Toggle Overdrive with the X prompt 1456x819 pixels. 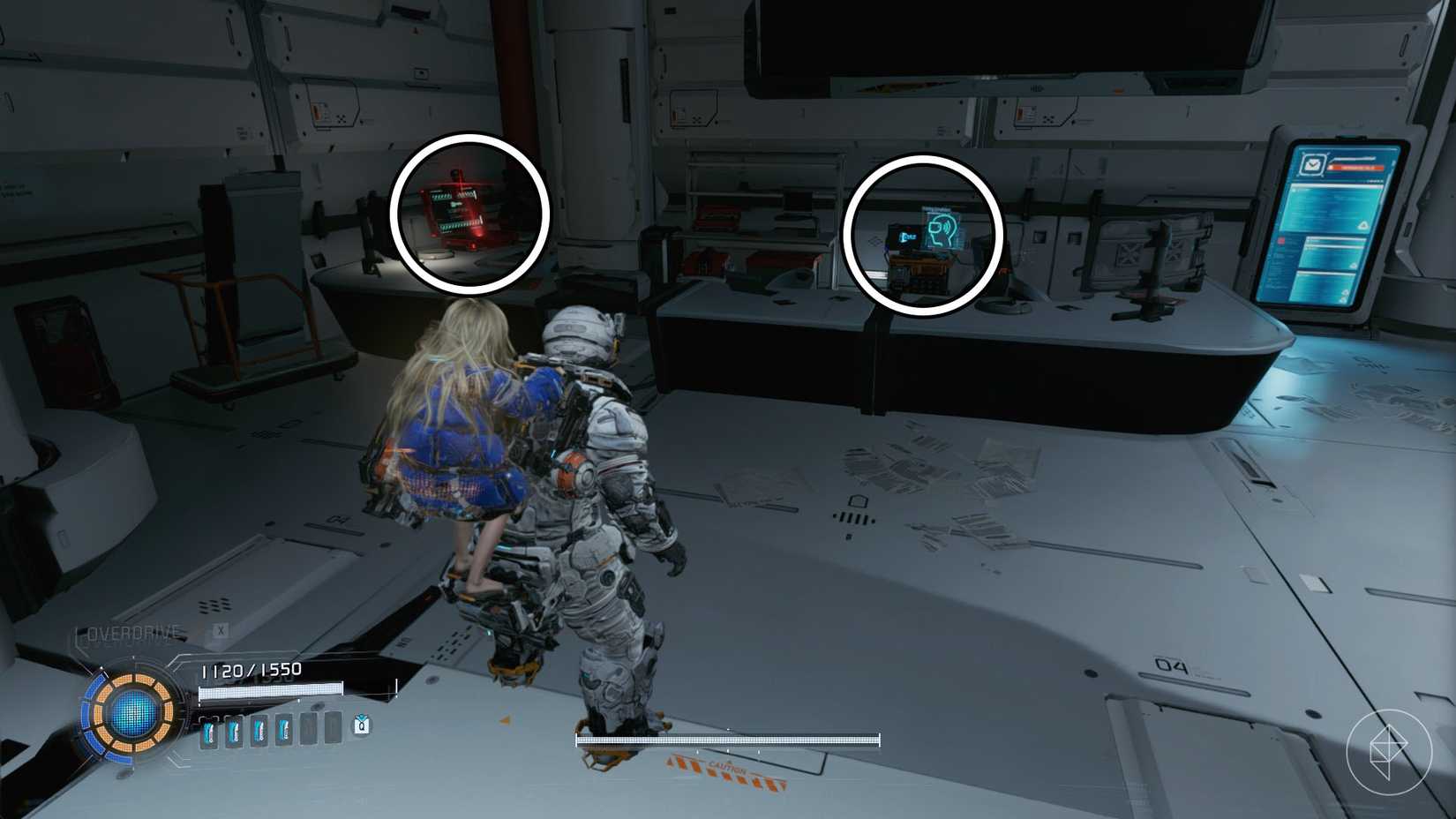pos(221,630)
